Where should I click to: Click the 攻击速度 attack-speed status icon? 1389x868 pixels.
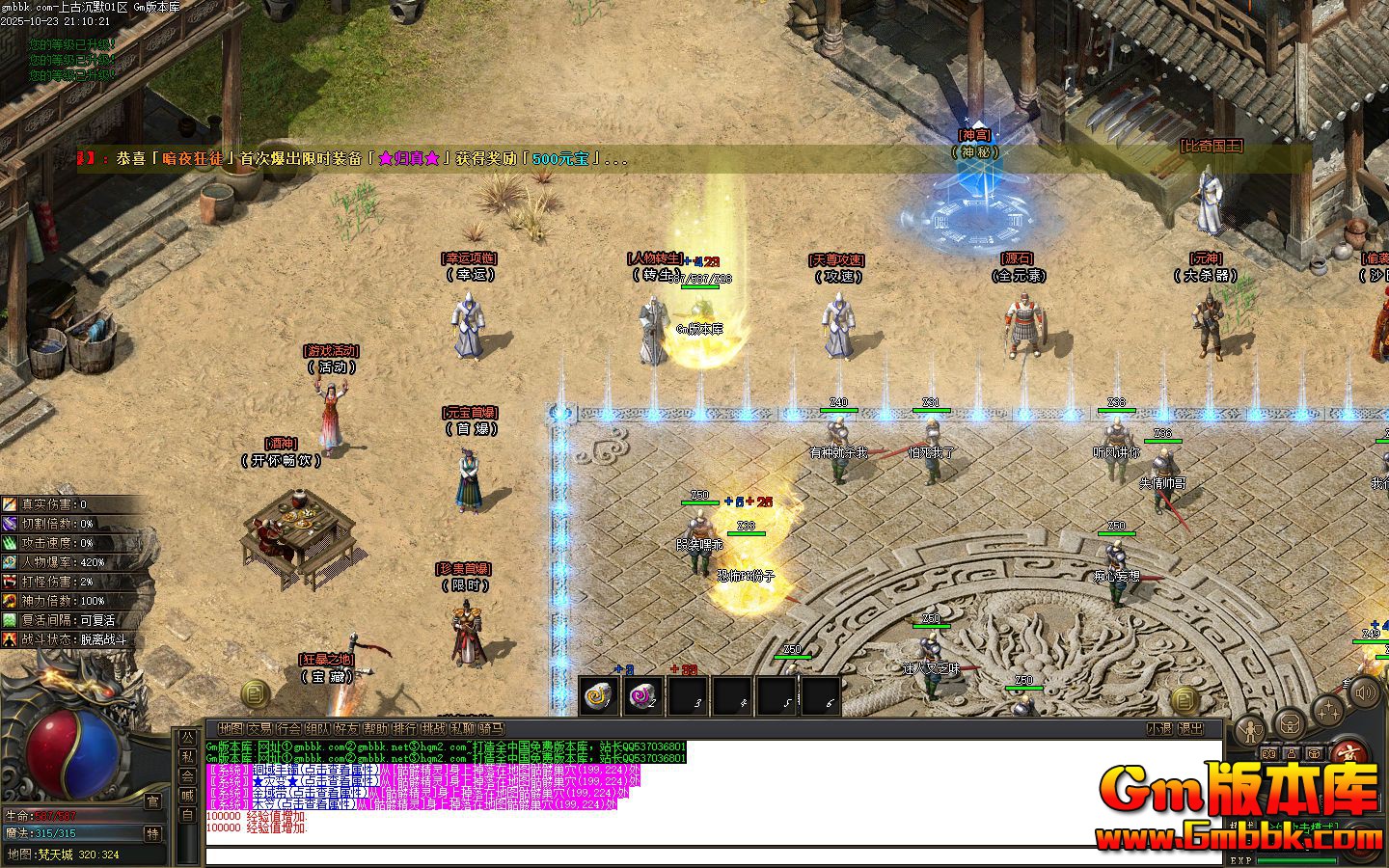tap(11, 543)
